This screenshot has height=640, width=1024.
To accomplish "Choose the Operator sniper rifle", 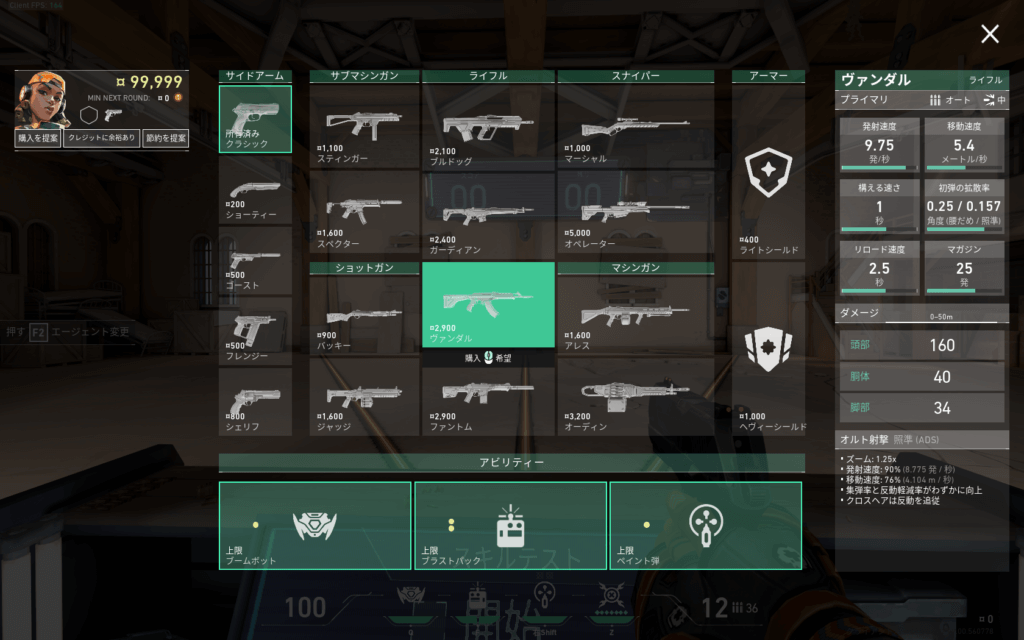I will [635, 213].
